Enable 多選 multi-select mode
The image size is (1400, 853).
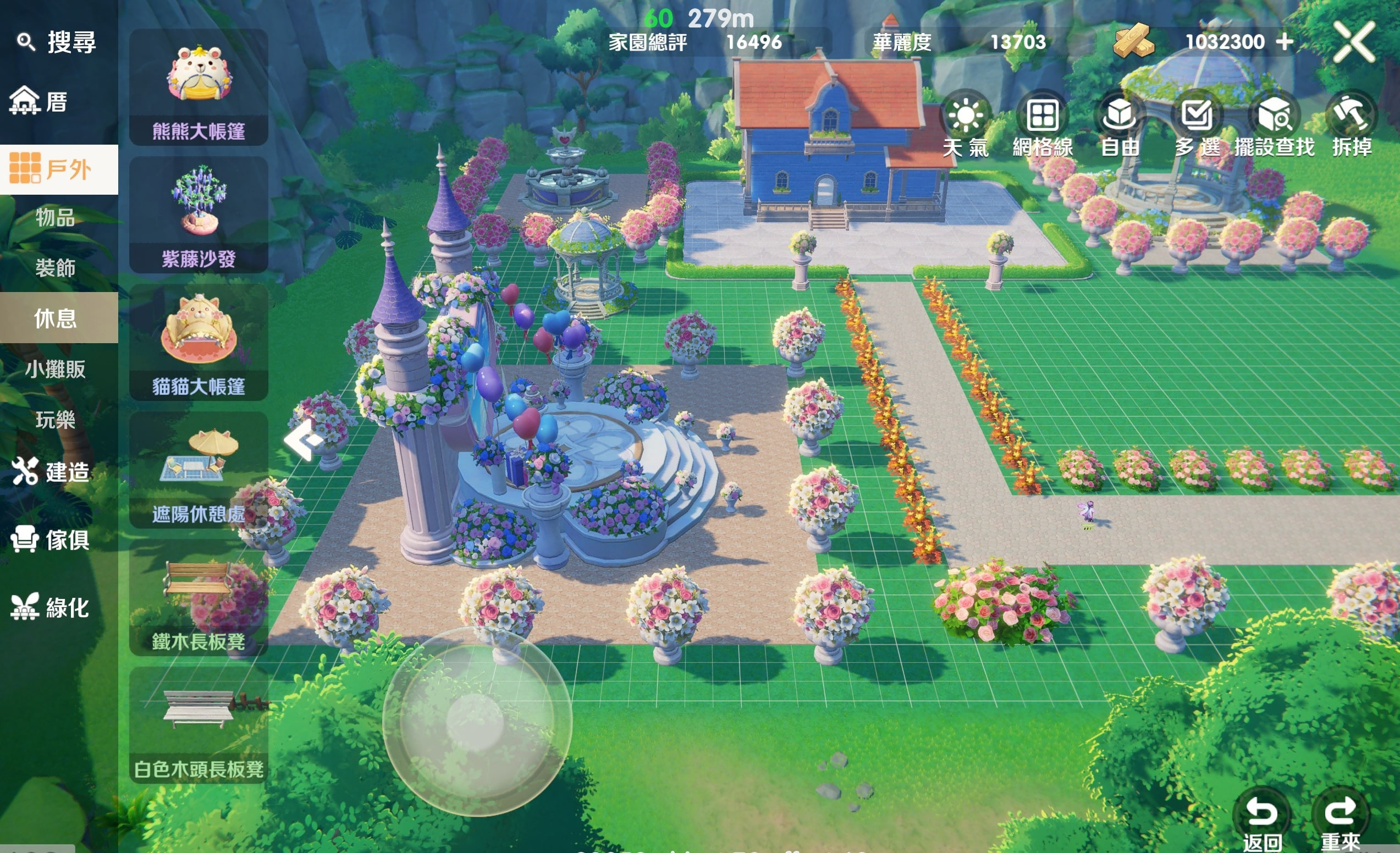coord(1197,124)
